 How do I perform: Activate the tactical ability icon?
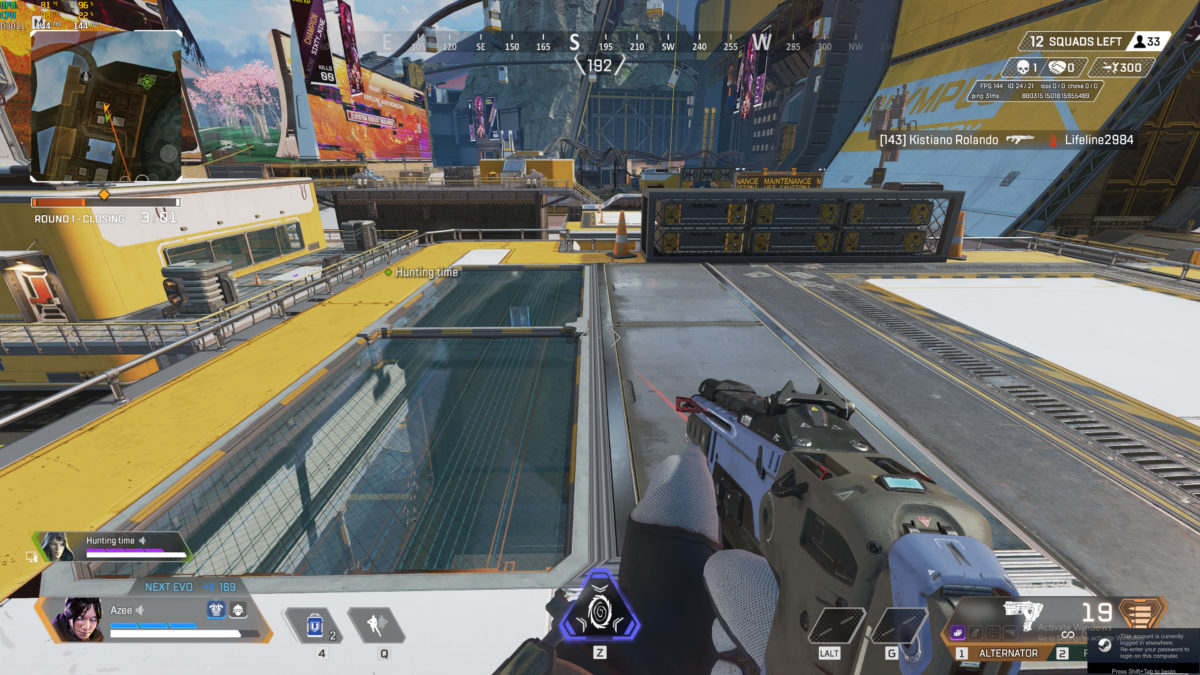[x=376, y=625]
